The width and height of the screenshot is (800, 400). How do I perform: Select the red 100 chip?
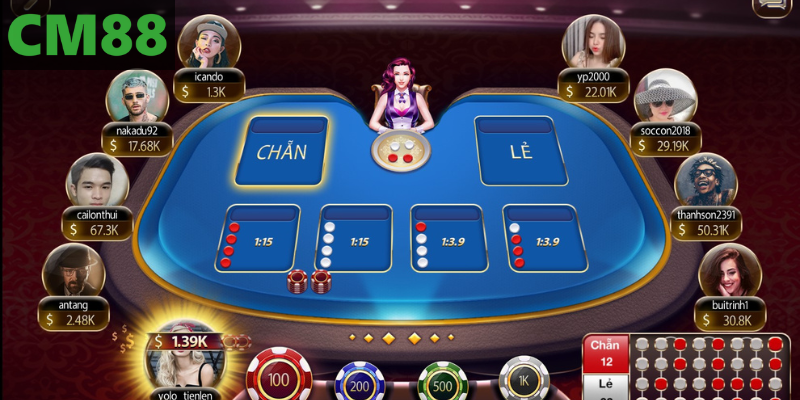tap(280, 377)
